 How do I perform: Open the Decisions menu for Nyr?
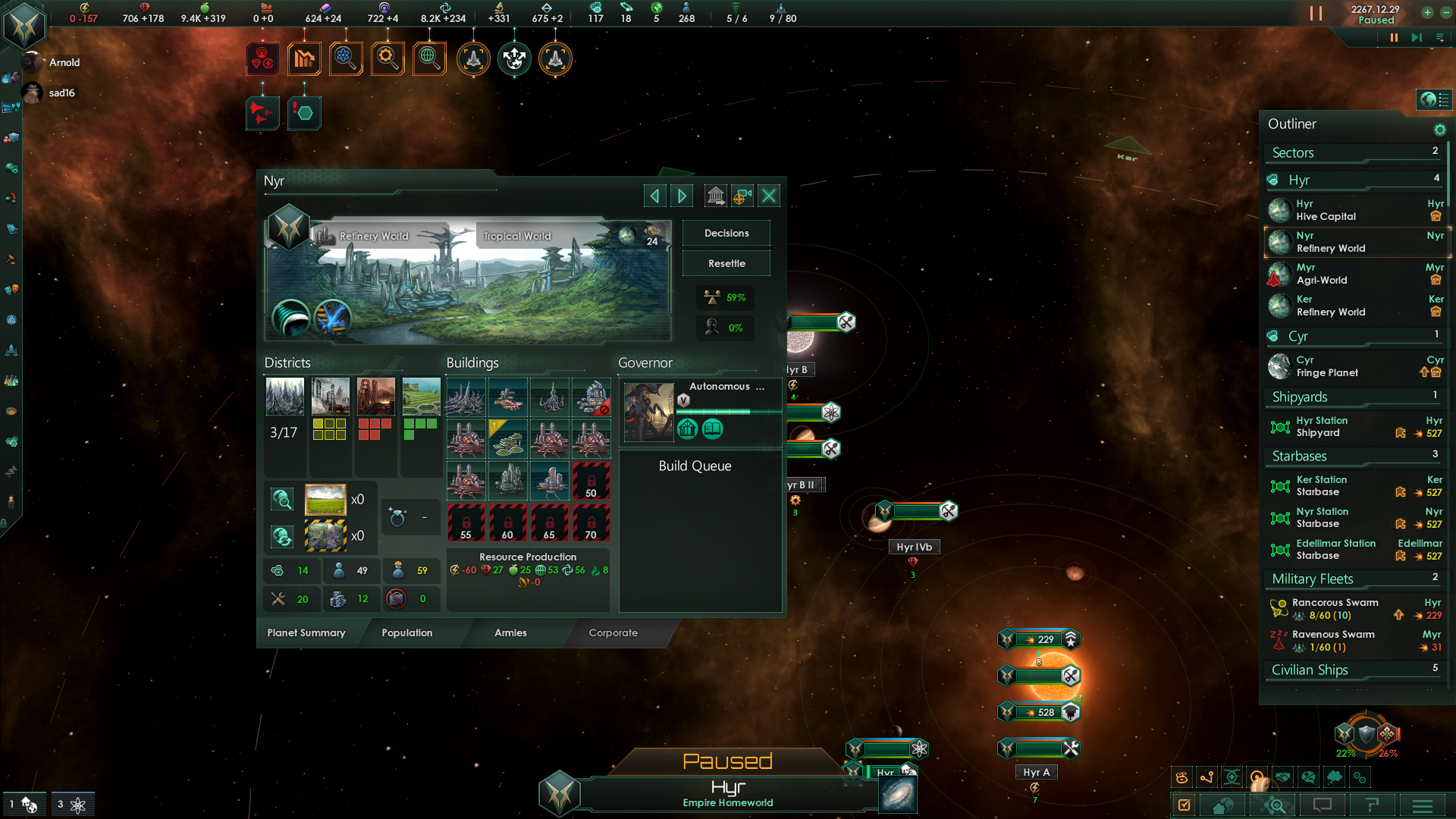tap(726, 234)
